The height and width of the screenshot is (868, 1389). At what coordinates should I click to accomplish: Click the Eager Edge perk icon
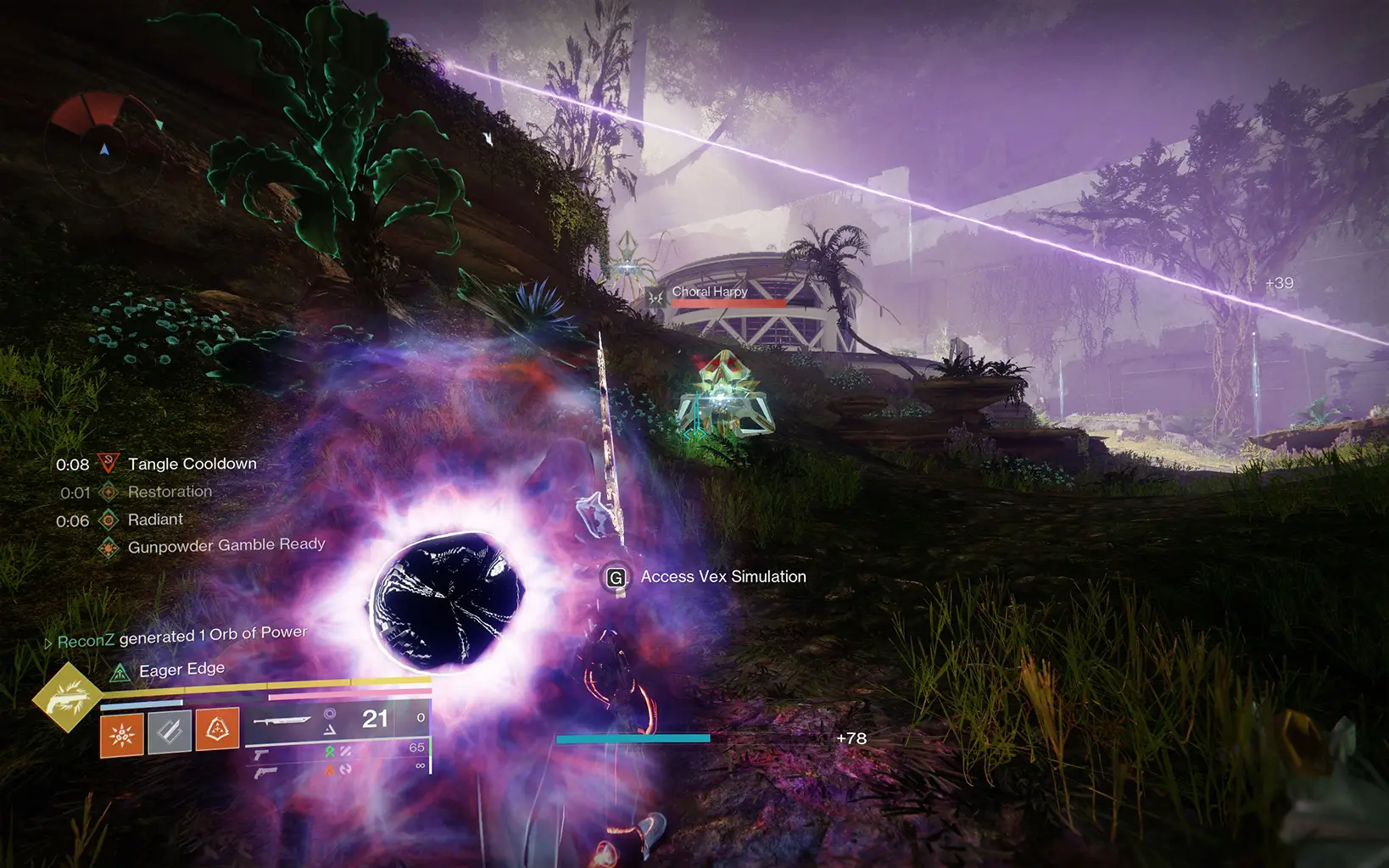(x=120, y=673)
